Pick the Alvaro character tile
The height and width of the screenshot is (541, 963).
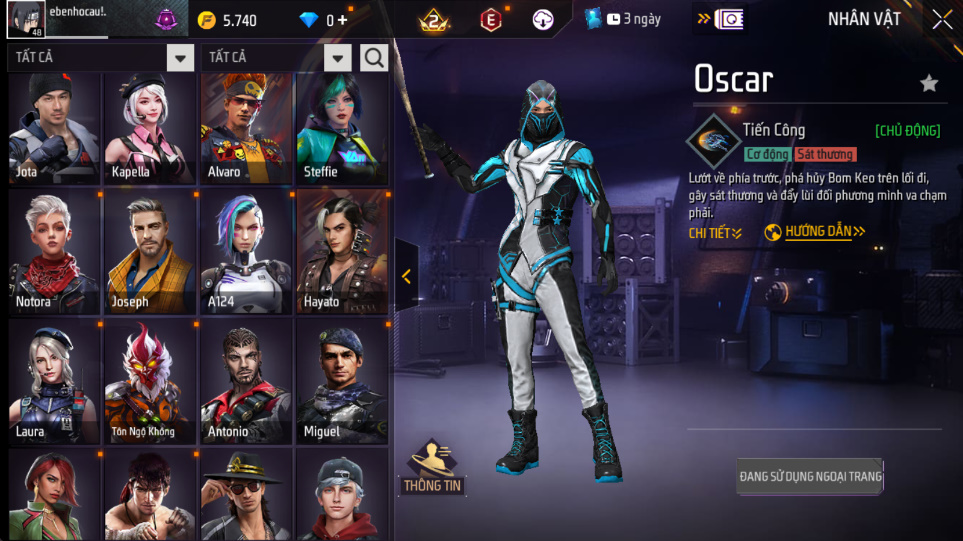coord(246,127)
